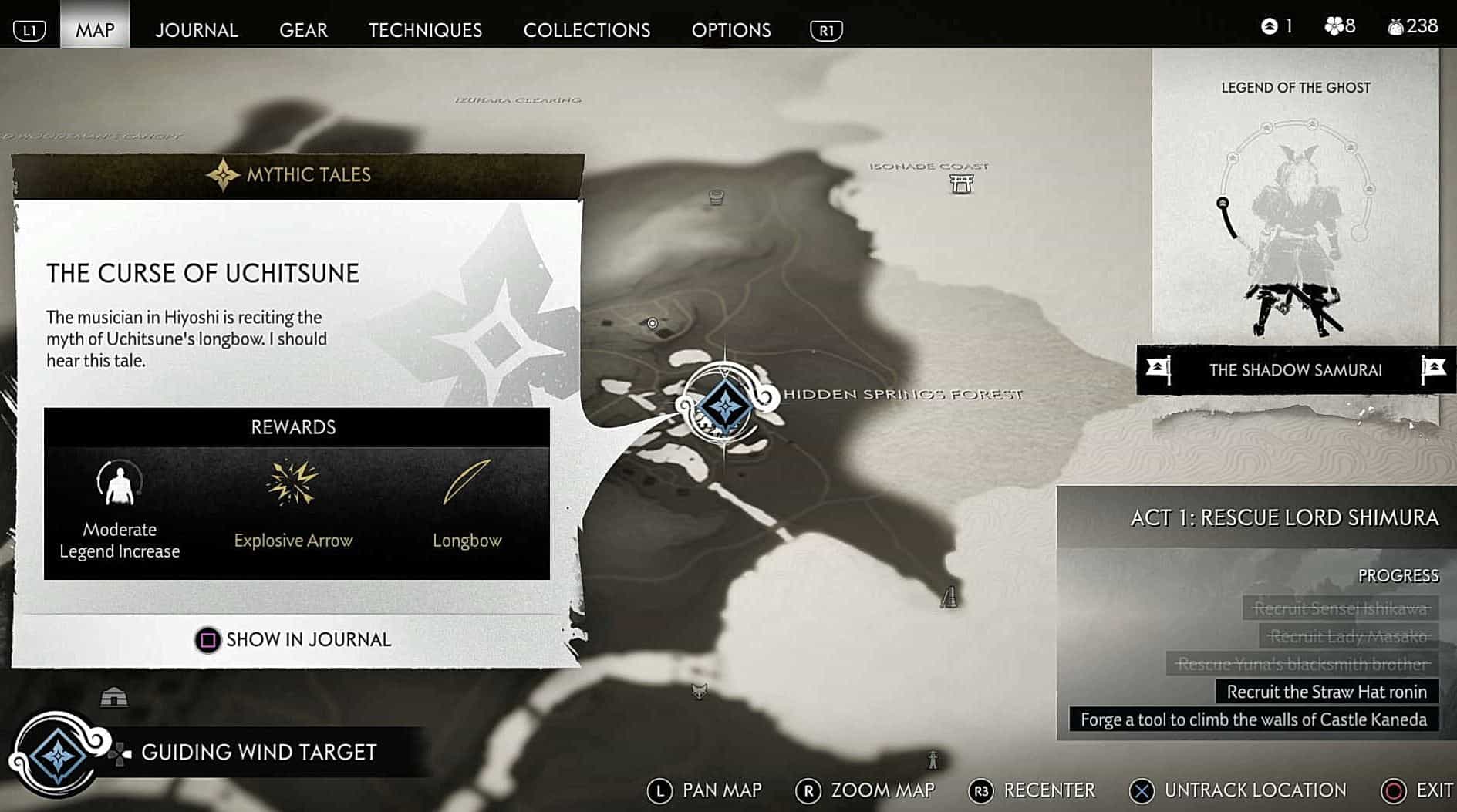Expand the Progress list under Act 1

pos(1400,575)
